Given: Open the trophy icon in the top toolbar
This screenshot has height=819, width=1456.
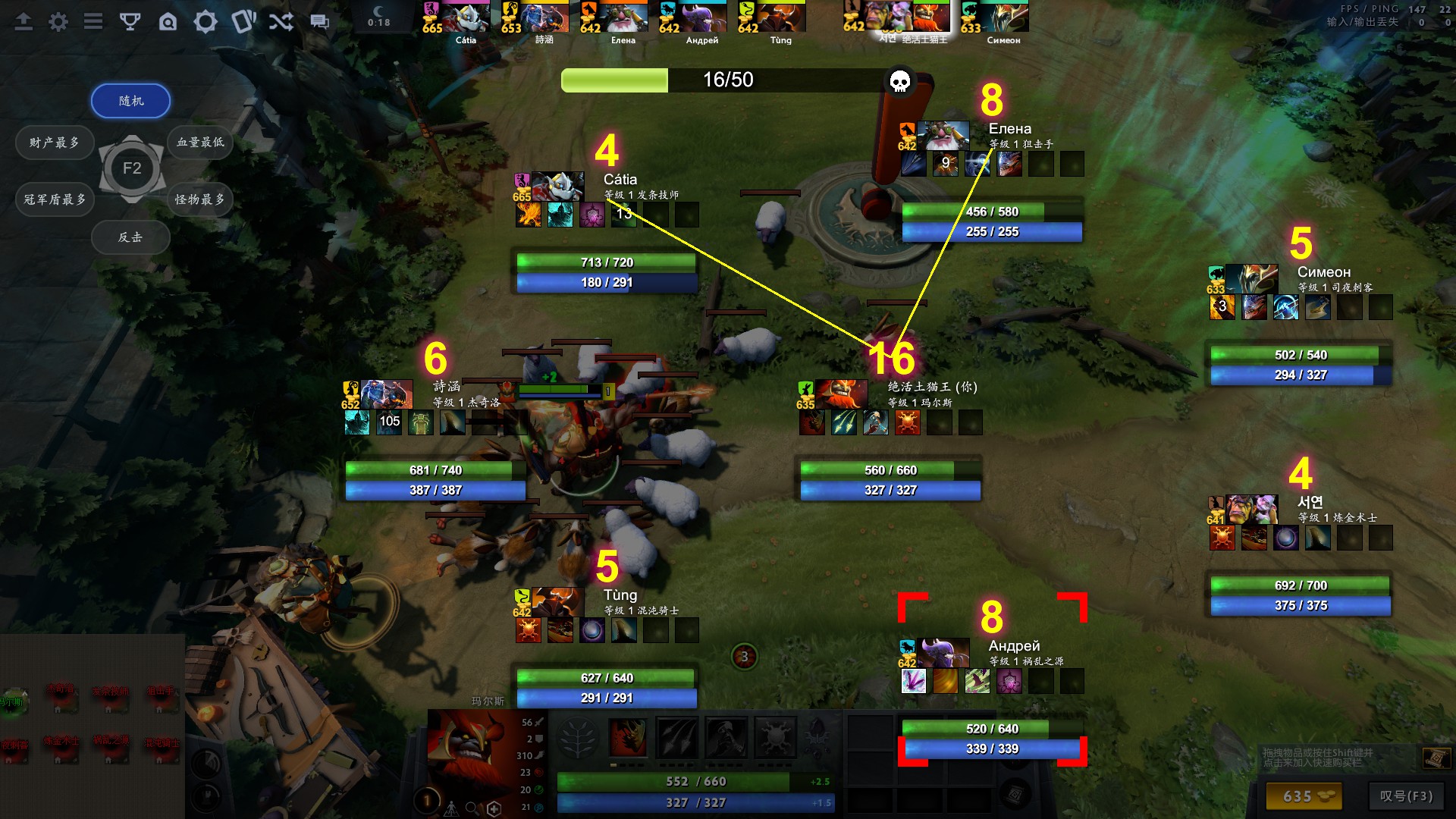Looking at the screenshot, I should (130, 21).
